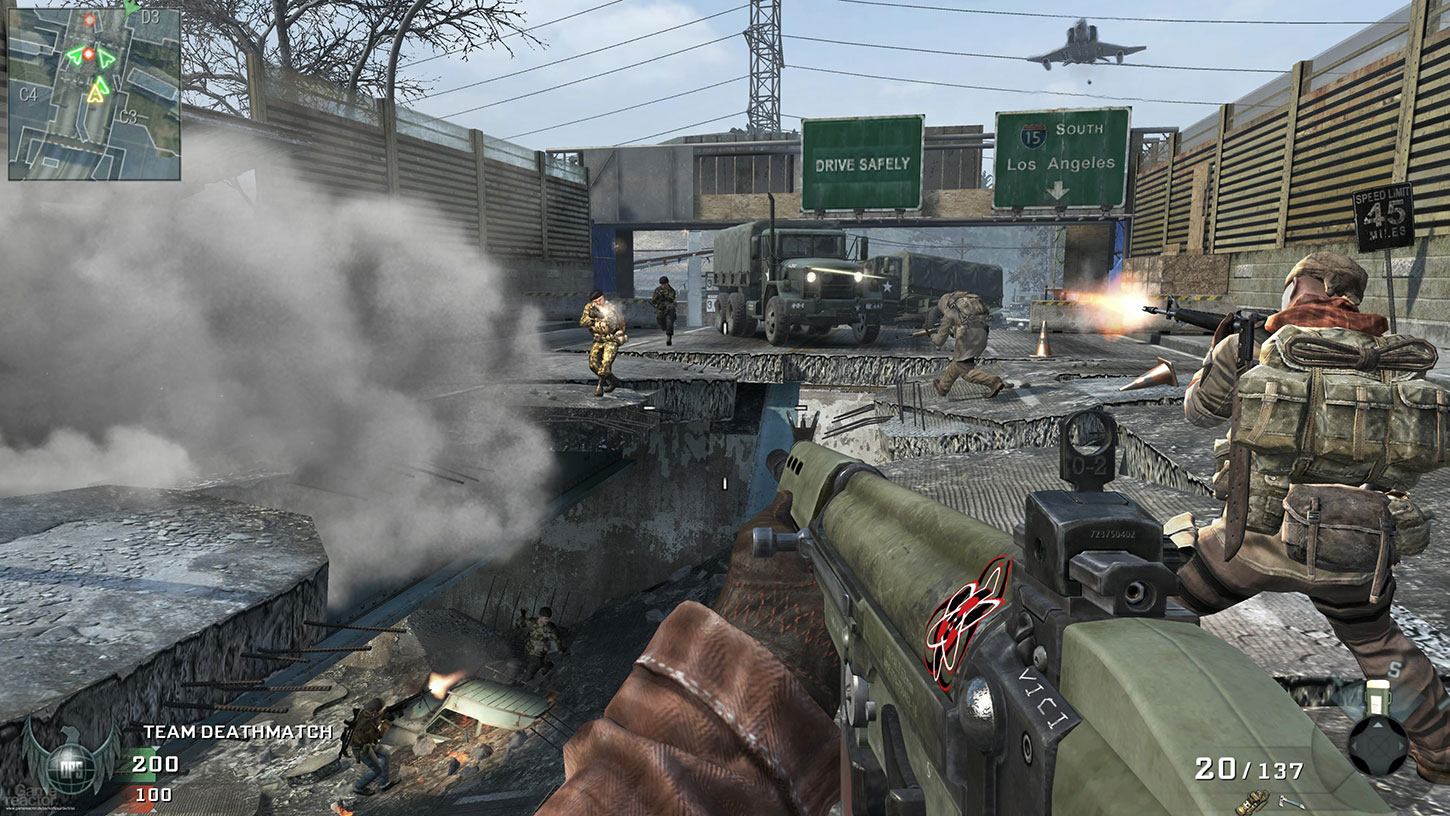Image resolution: width=1450 pixels, height=816 pixels.
Task: Select the tactical equipment icon beside the grenade
Action: [1291, 802]
